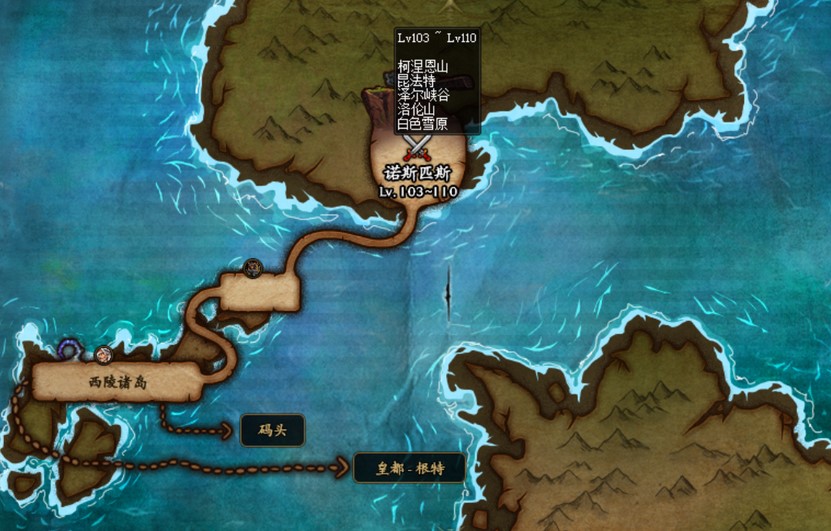Select the blank parchment map node
This screenshot has width=831, height=531.
[x=259, y=292]
